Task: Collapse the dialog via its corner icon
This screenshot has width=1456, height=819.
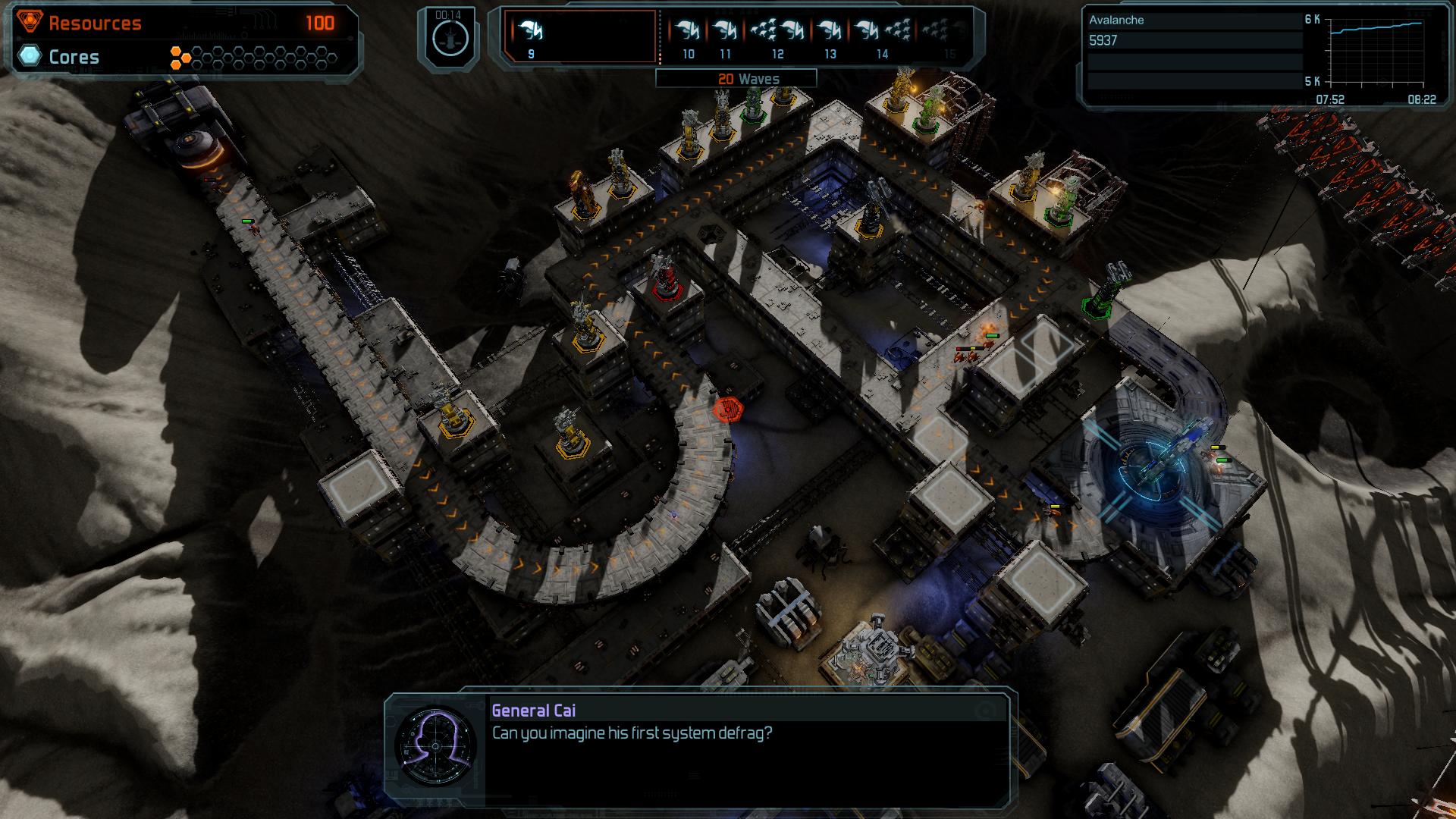Action: (x=985, y=709)
